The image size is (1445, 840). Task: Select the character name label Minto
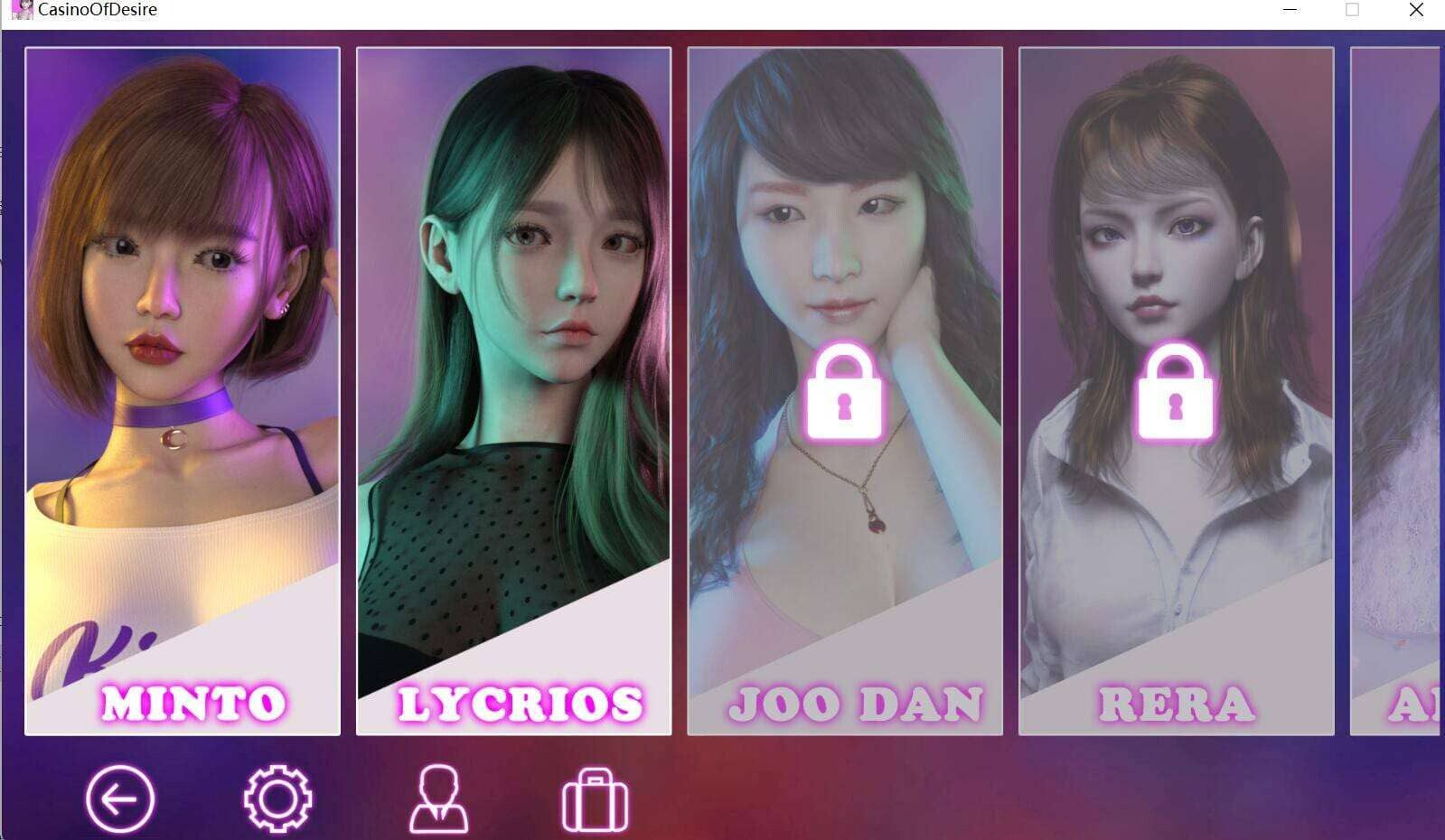click(x=195, y=702)
